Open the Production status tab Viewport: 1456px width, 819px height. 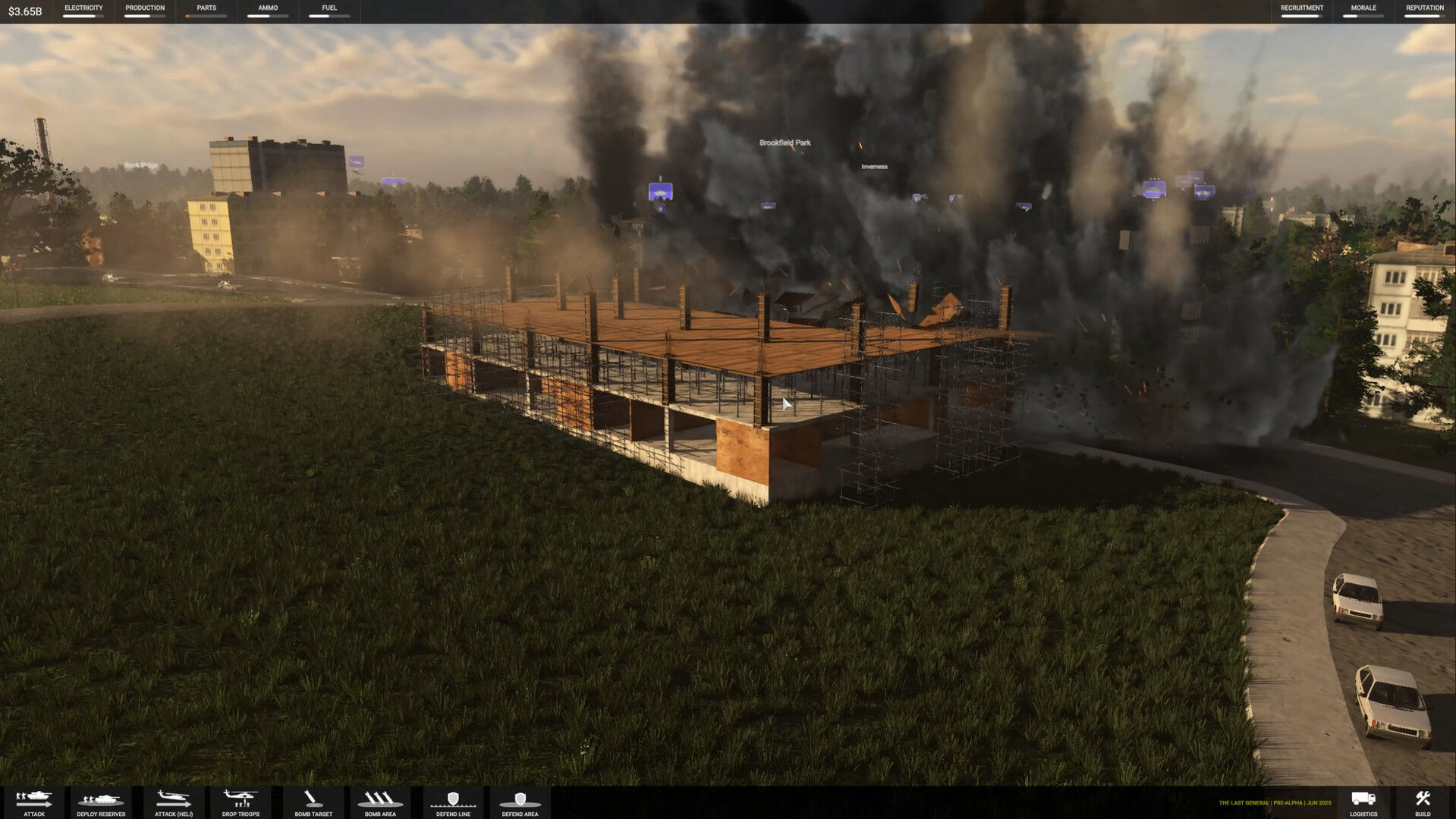coord(144,11)
